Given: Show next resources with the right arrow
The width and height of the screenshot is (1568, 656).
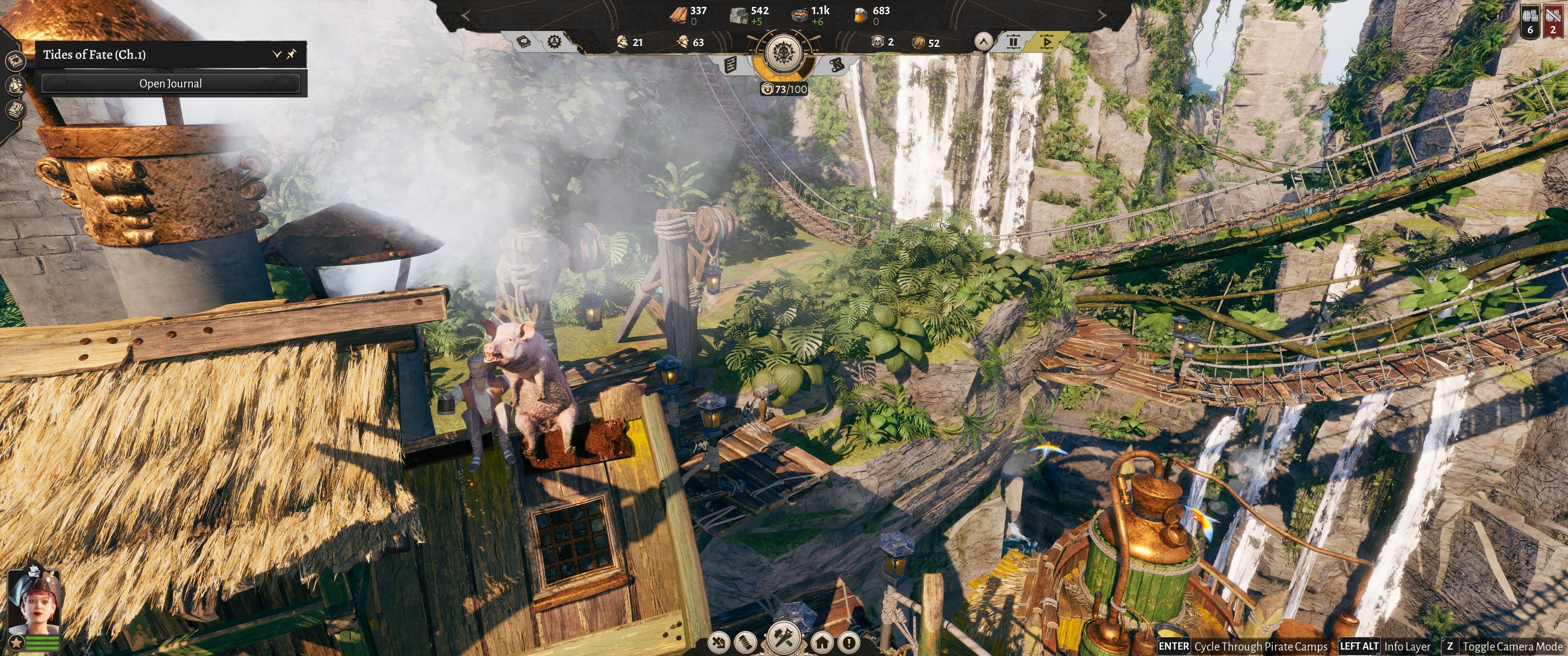Looking at the screenshot, I should pos(1102,16).
